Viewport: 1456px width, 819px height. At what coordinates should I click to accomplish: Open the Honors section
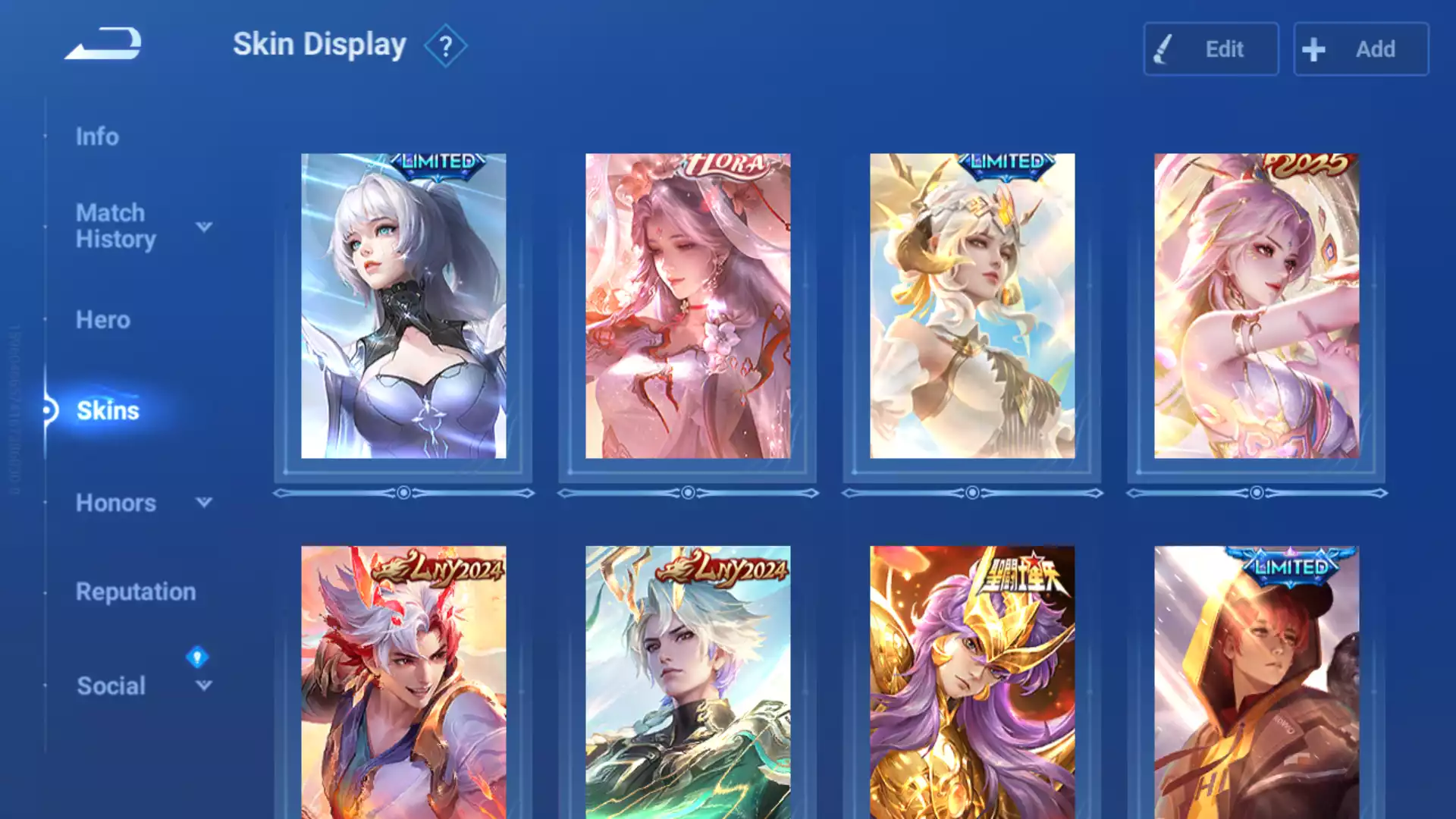115,503
